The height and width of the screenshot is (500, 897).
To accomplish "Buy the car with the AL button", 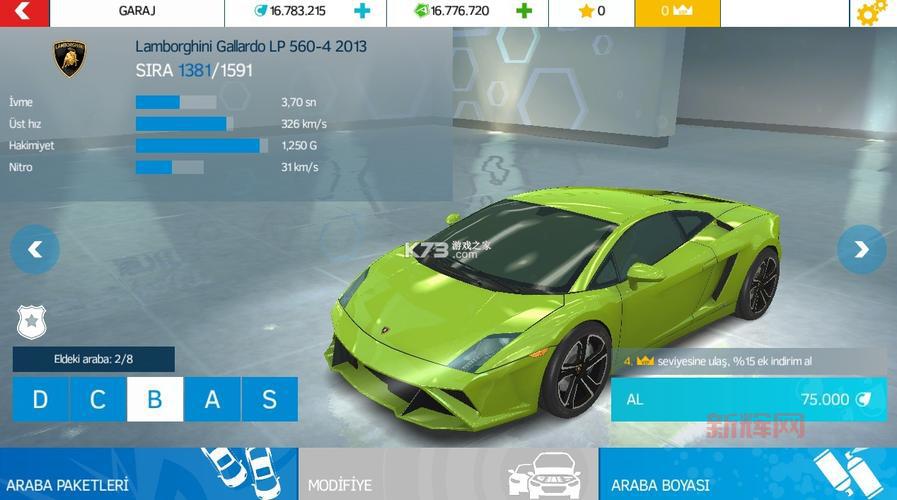I will (x=748, y=399).
